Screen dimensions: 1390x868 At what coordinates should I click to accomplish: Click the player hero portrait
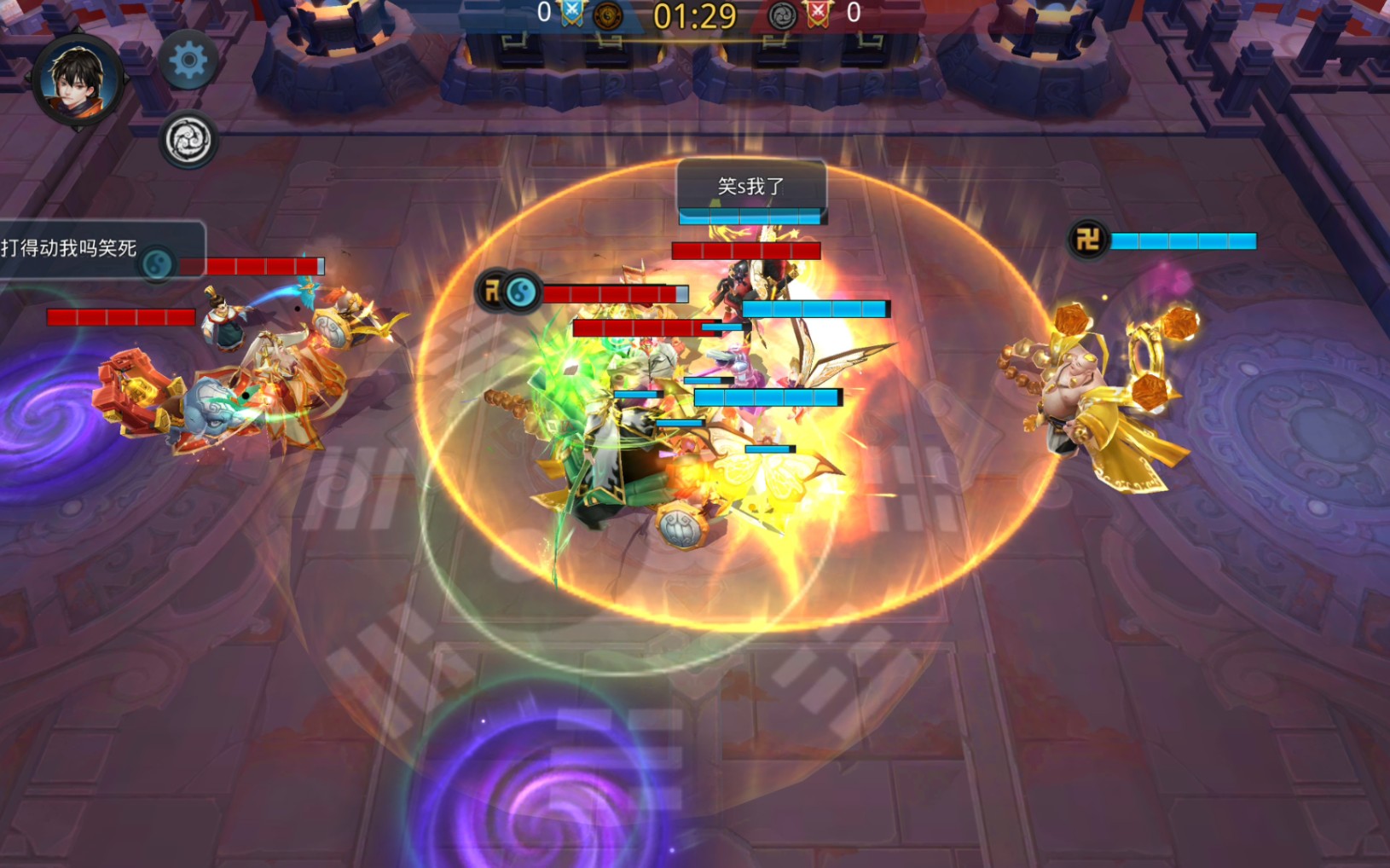coord(78,82)
